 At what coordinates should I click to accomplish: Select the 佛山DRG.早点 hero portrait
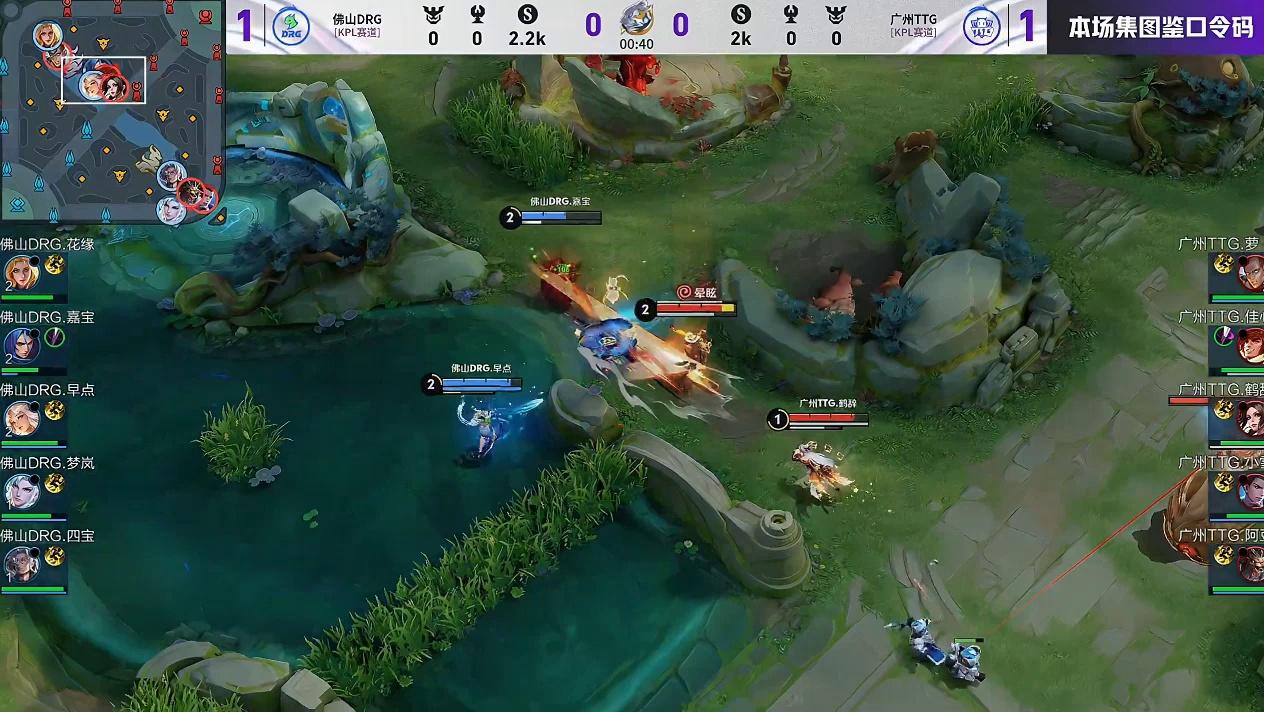click(19, 418)
